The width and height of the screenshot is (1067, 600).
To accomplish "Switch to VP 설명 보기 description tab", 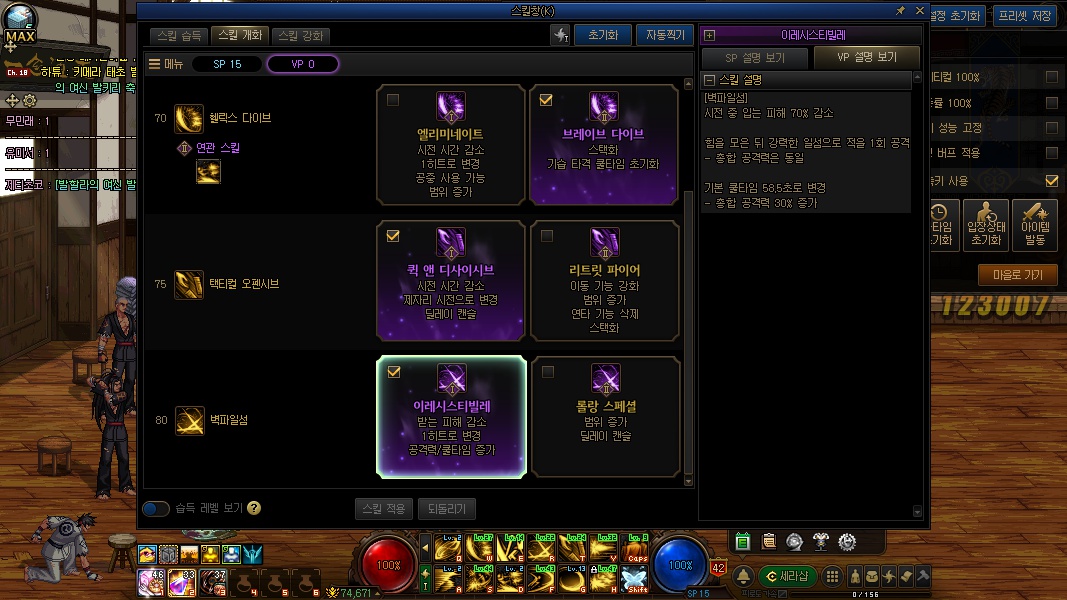I will pos(866,57).
